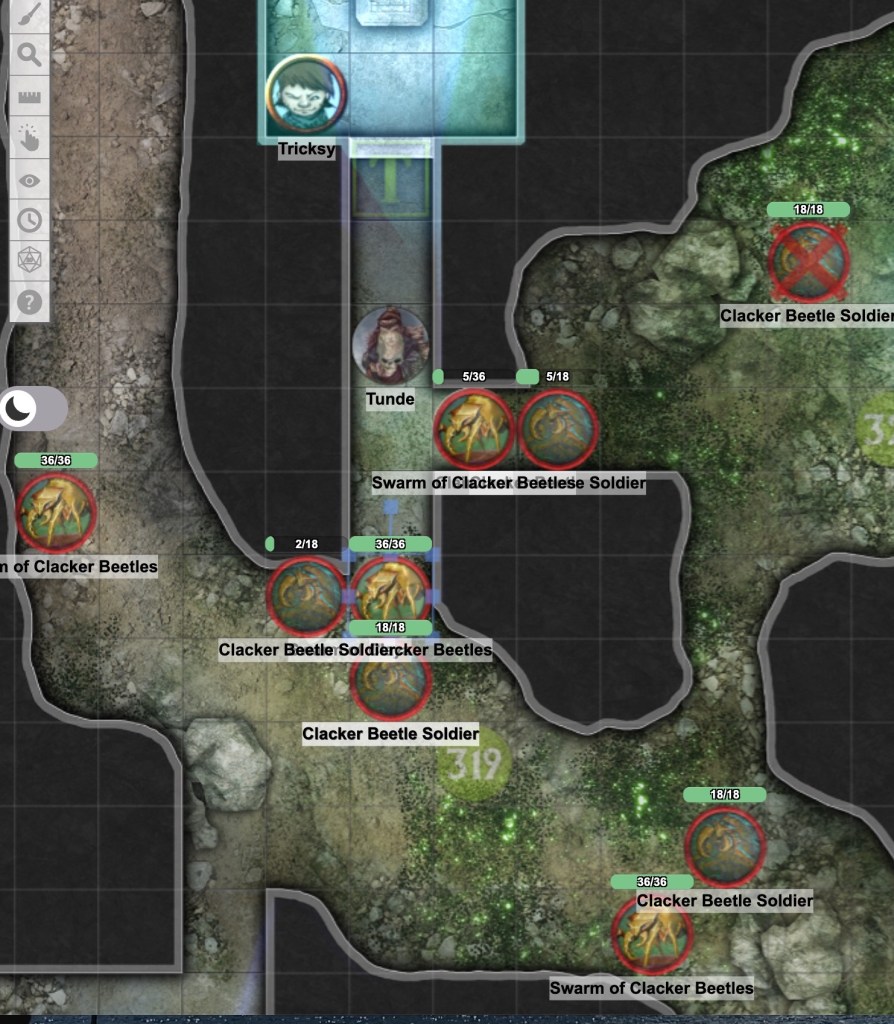Viewport: 894px width, 1024px height.
Task: Activate the pointing hand effects tool
Action: [x=30, y=139]
